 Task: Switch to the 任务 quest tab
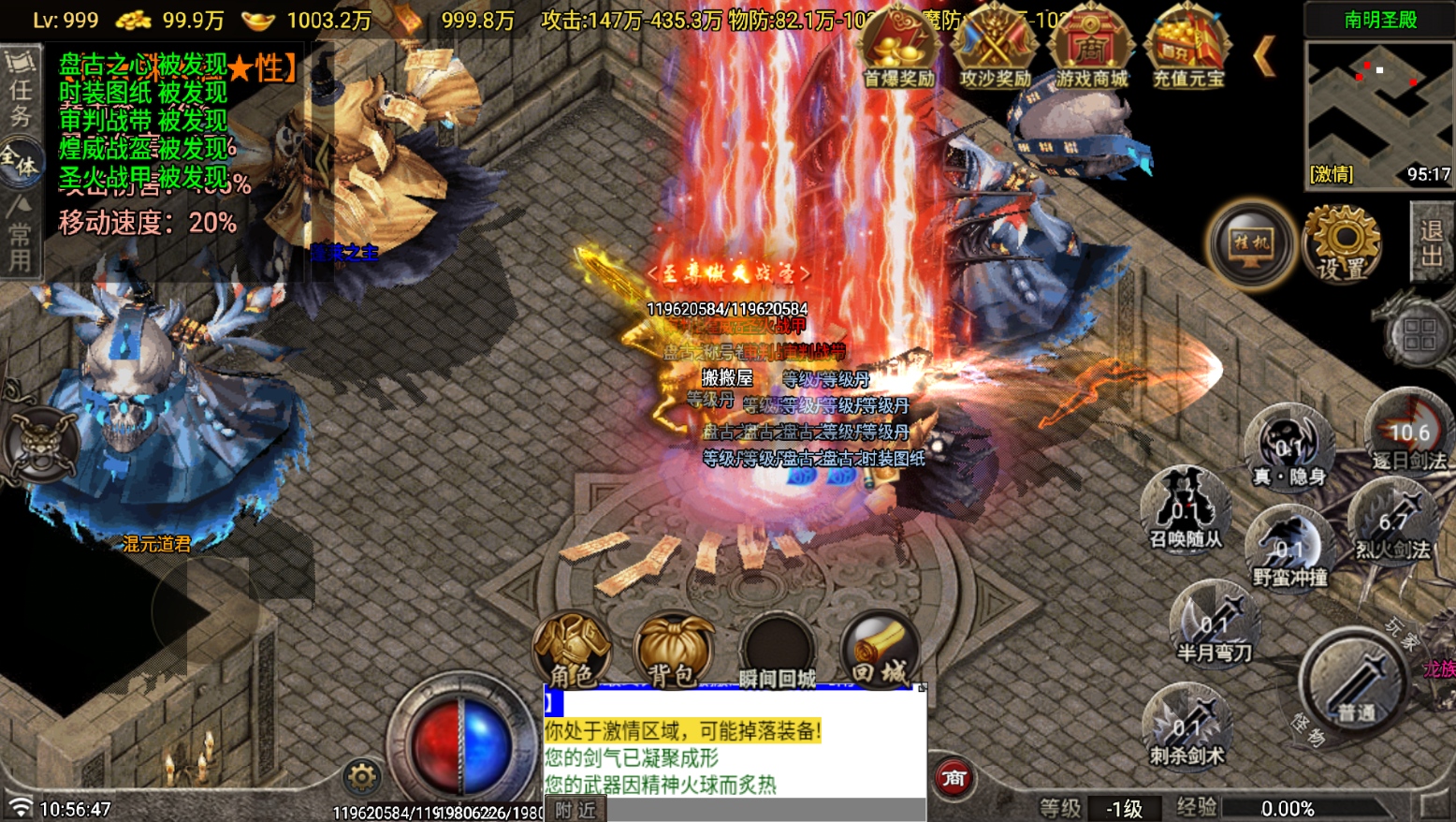[x=20, y=91]
